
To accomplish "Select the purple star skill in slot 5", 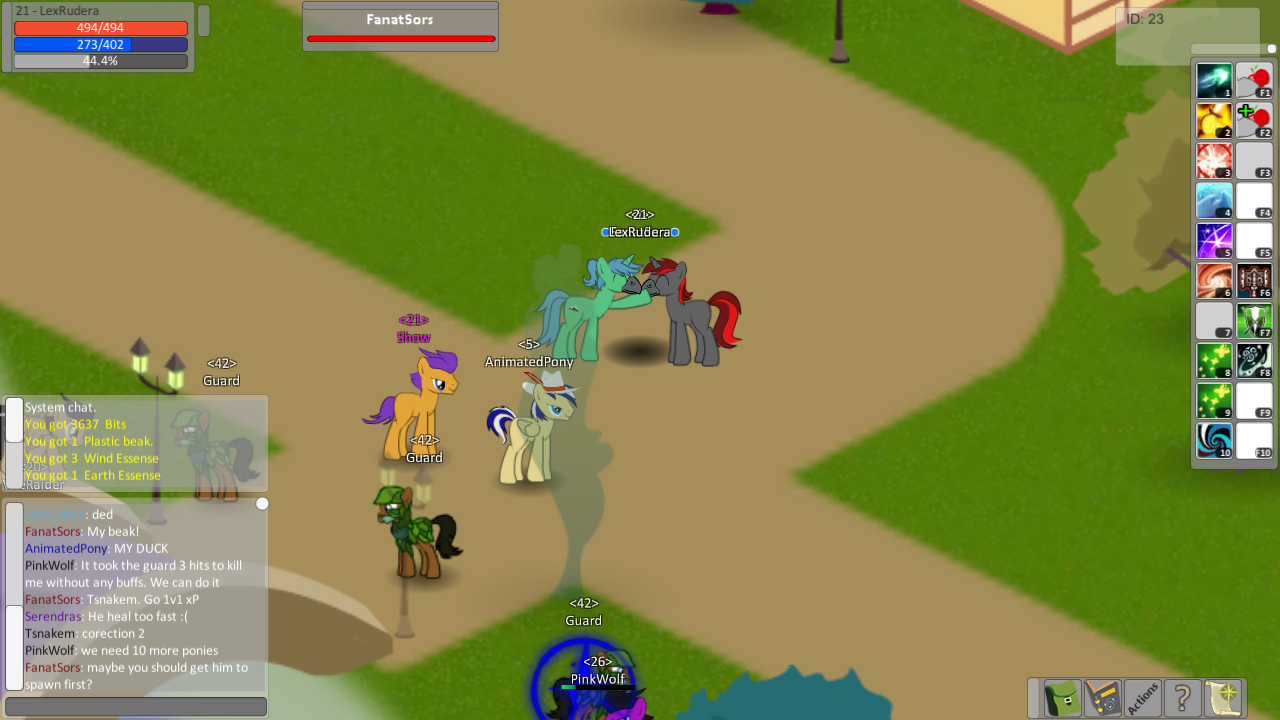I will pyautogui.click(x=1214, y=241).
